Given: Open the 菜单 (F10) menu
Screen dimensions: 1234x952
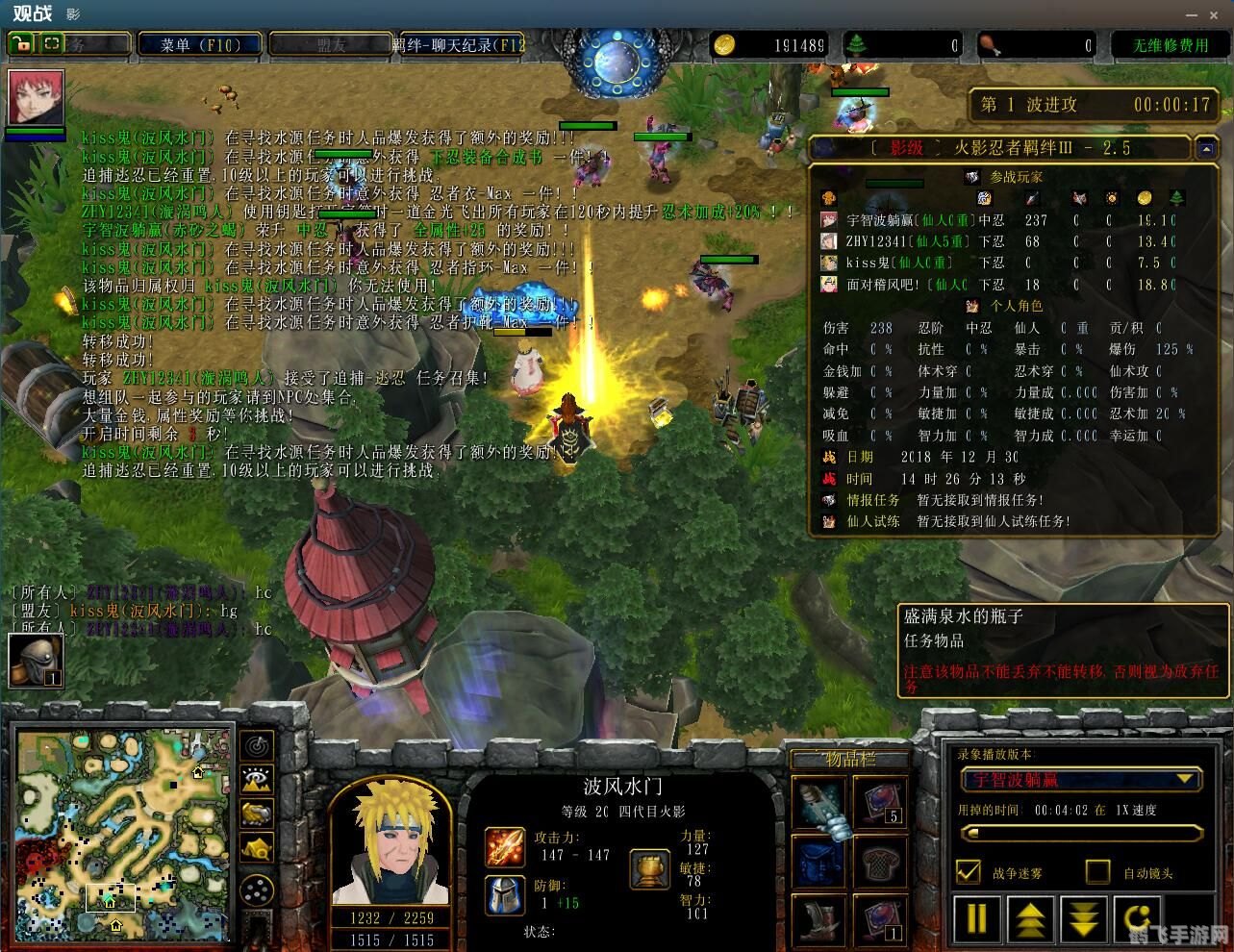Looking at the screenshot, I should [x=199, y=43].
